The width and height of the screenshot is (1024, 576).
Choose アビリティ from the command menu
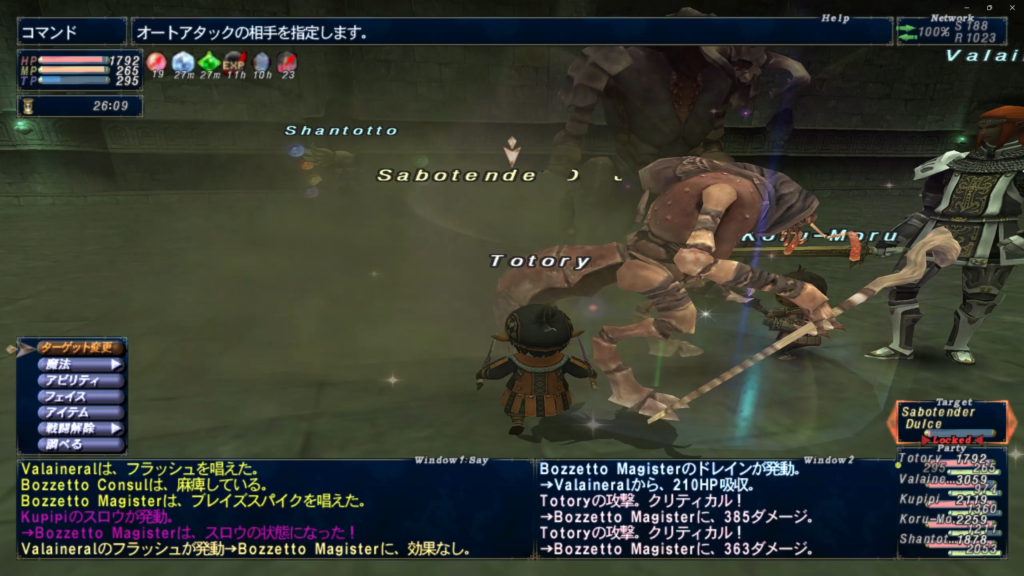click(x=80, y=380)
